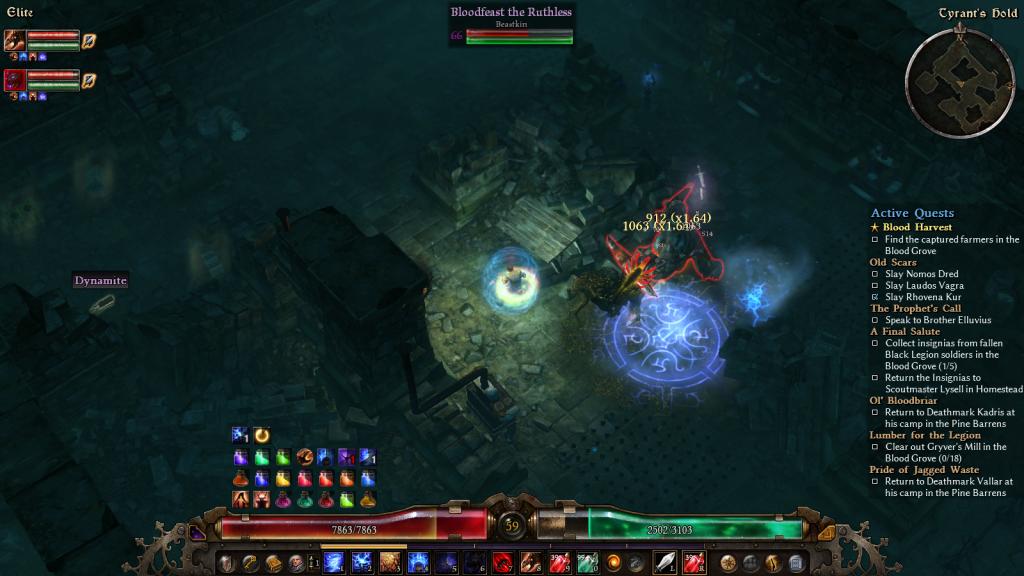Screen dimensions: 1024x576
Task: Select the red-framed second pet portrait
Action: coord(15,80)
